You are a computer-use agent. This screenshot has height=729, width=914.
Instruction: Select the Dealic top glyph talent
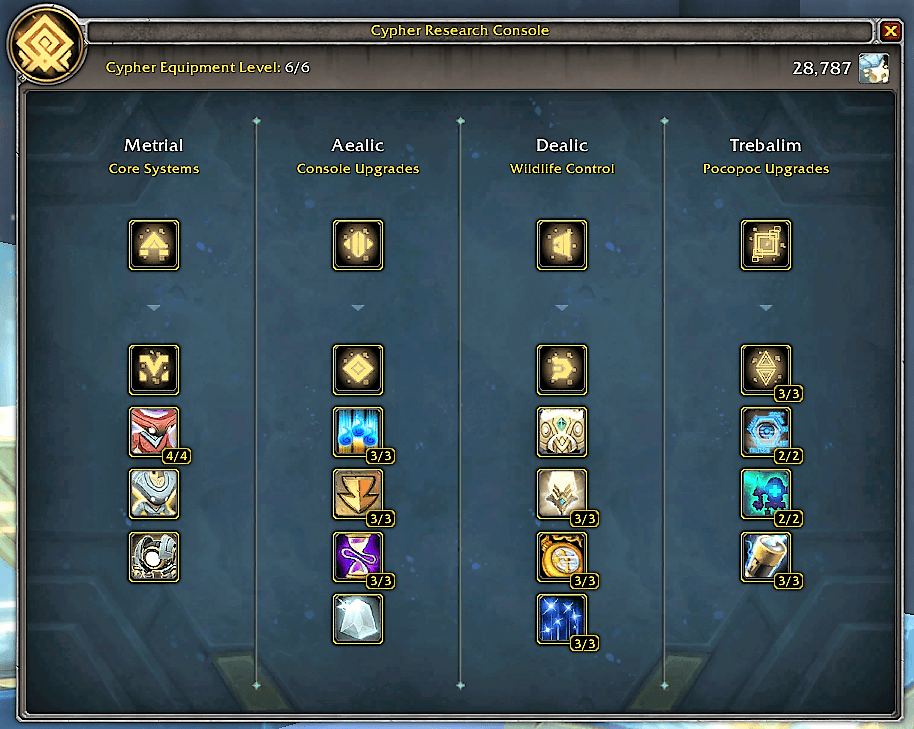(x=562, y=245)
